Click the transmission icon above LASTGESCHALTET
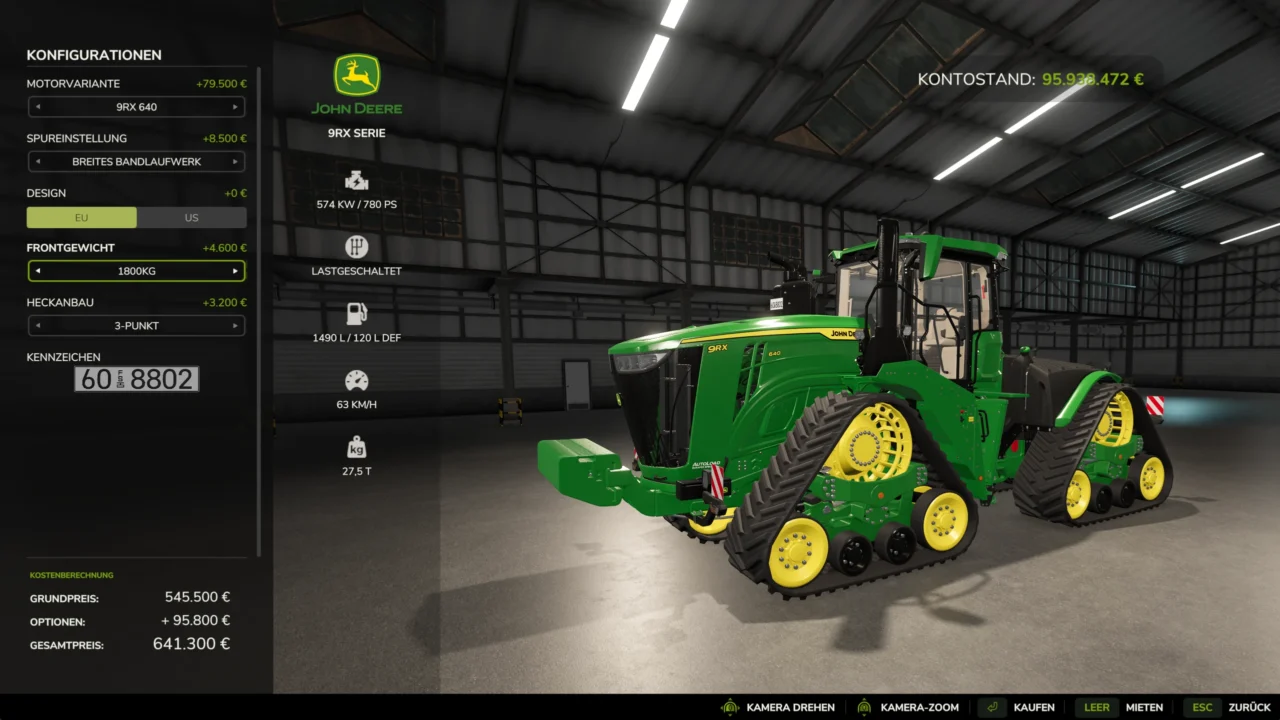The image size is (1280, 720). (356, 245)
